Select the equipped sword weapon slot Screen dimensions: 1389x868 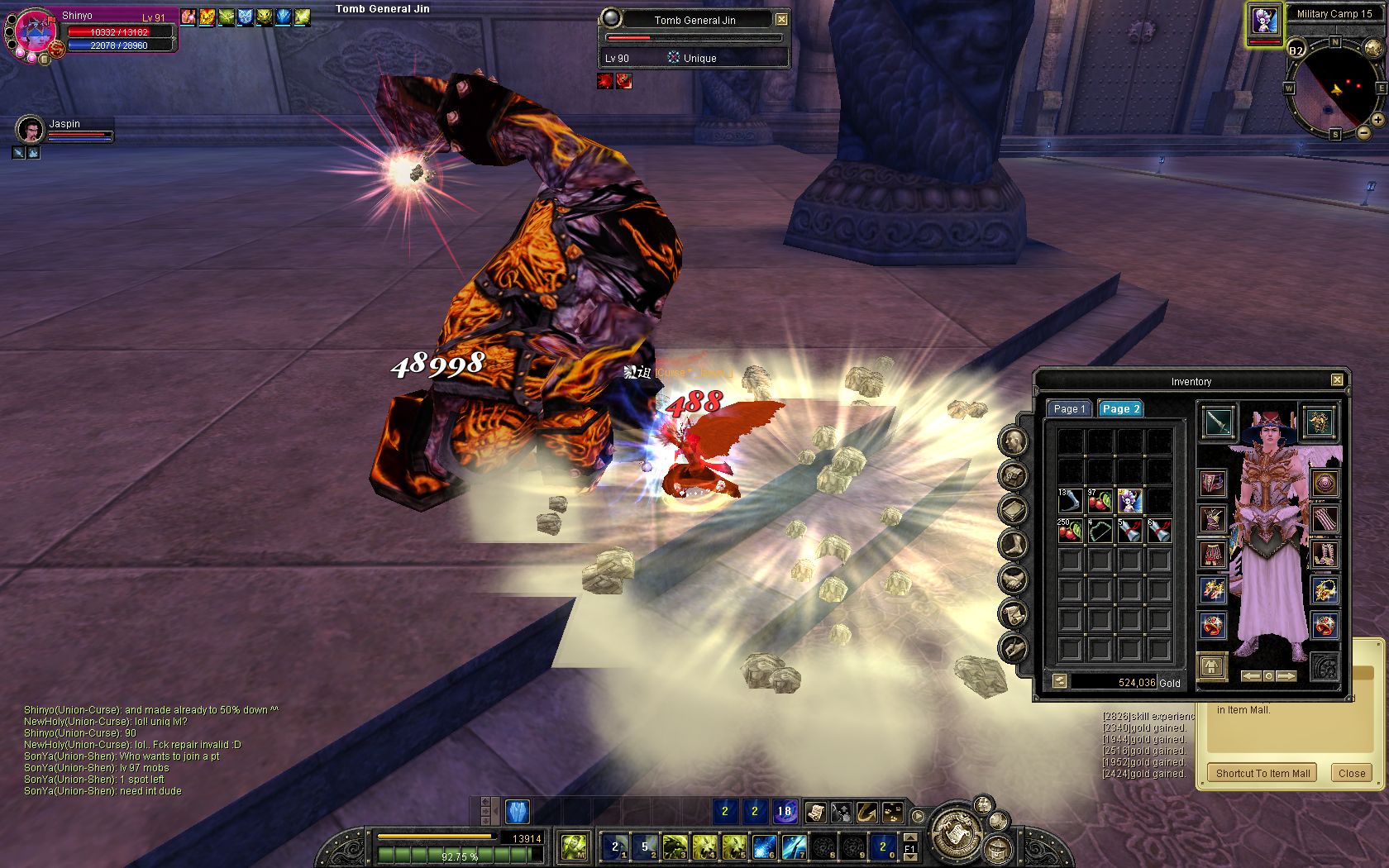click(x=1217, y=422)
